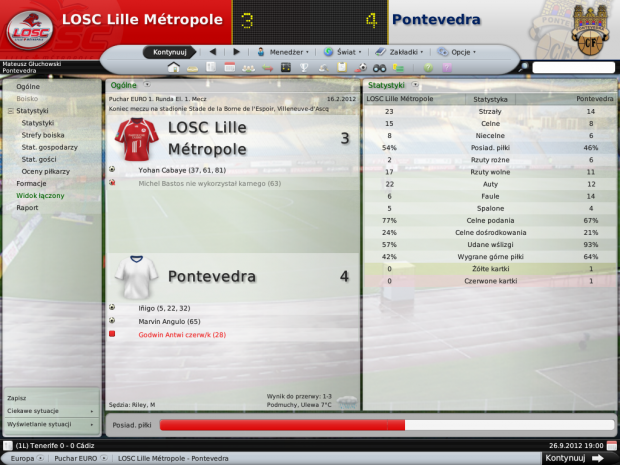Open the Menedżer dropdown menu
Image resolution: width=620 pixels, height=465 pixels.
point(282,51)
